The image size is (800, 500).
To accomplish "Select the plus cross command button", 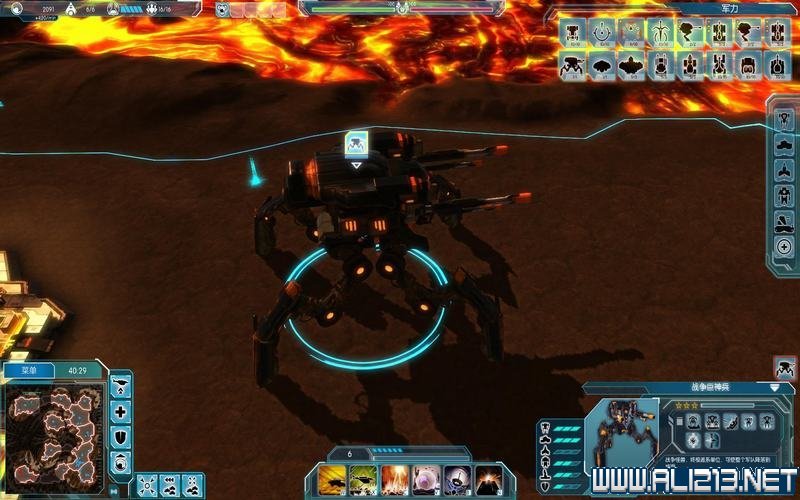I will (121, 411).
